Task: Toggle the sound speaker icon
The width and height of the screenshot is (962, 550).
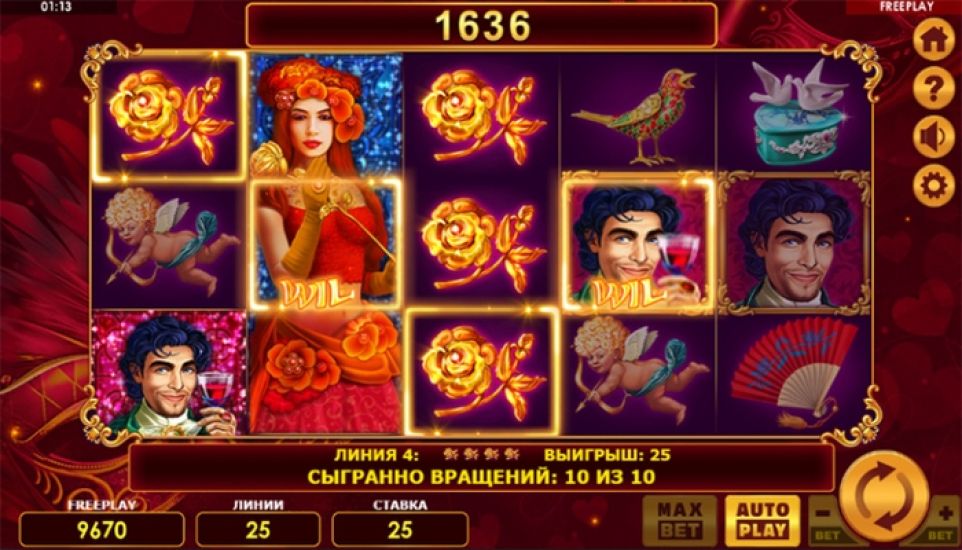Action: point(934,137)
